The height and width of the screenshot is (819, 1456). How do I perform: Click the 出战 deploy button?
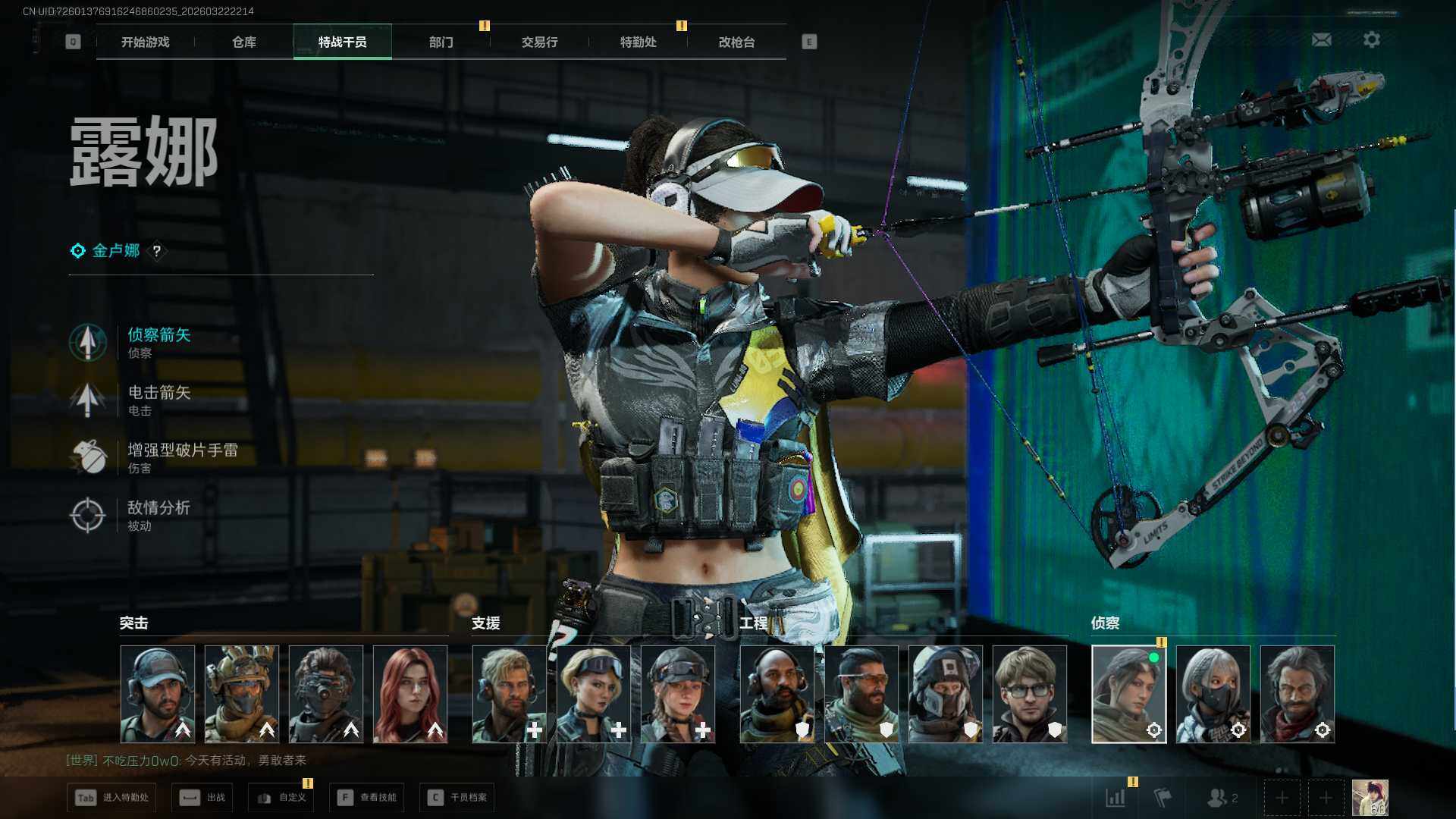pyautogui.click(x=202, y=798)
